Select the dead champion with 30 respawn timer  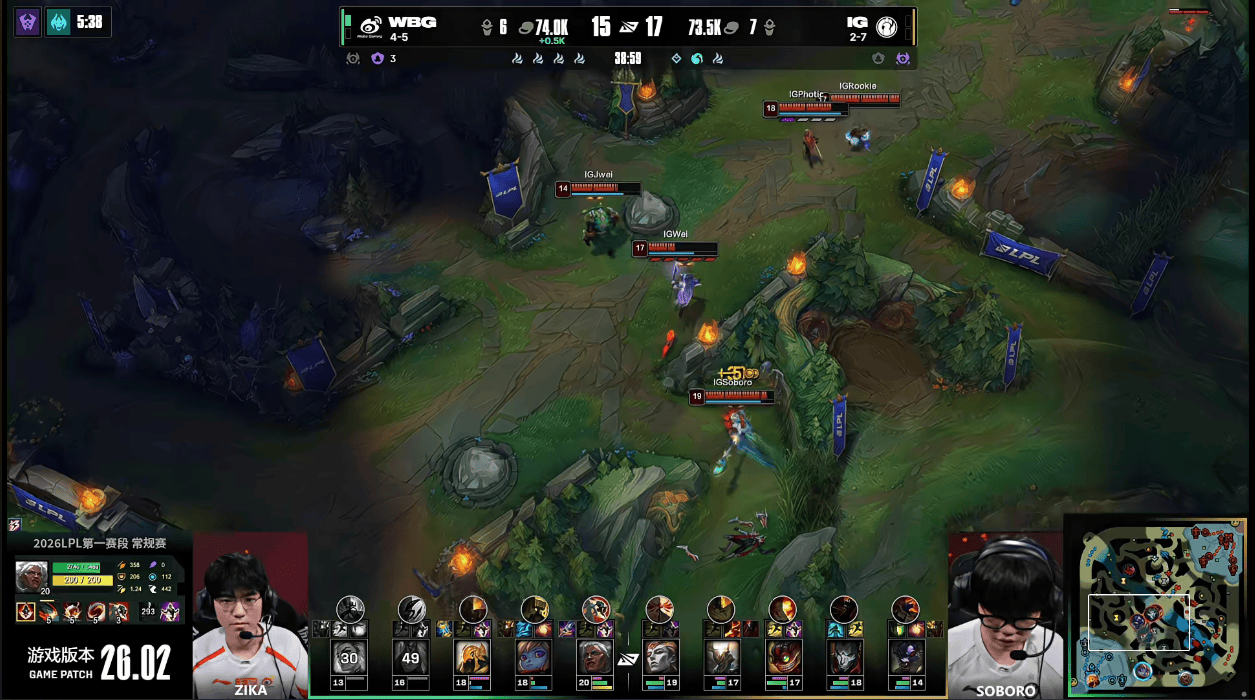[x=349, y=657]
